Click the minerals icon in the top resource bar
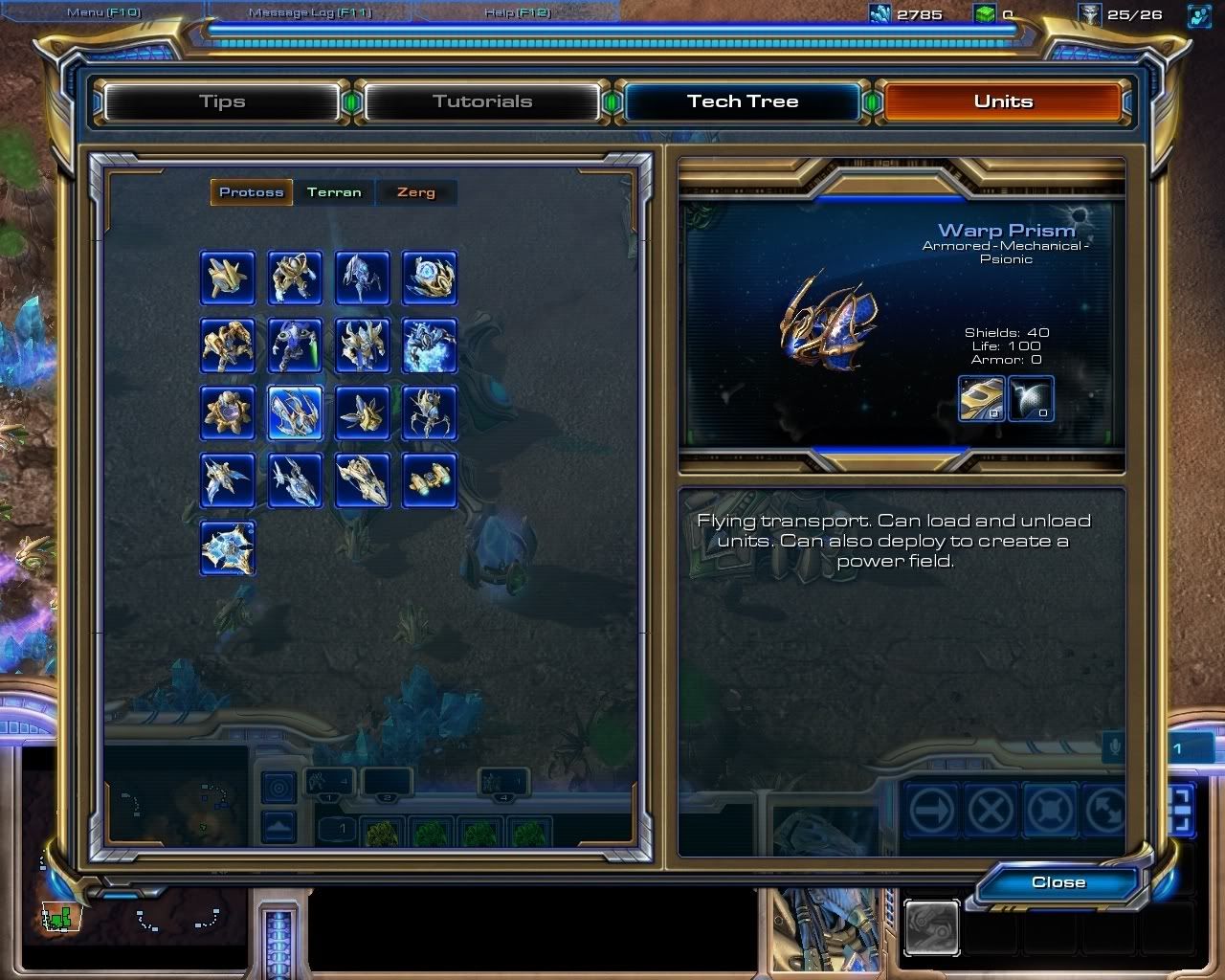Image resolution: width=1225 pixels, height=980 pixels. click(x=878, y=14)
